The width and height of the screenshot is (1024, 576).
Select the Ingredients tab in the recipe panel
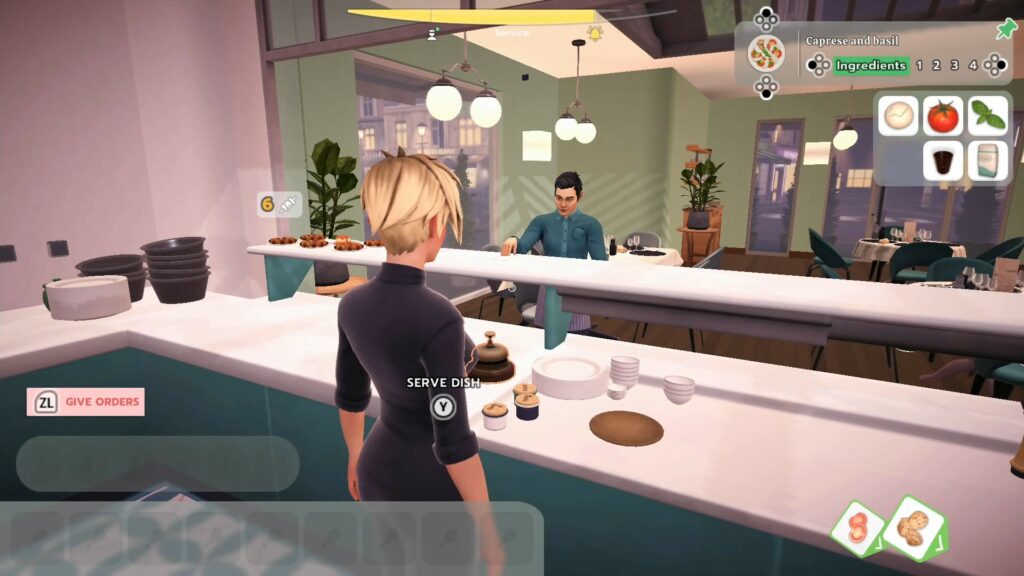(x=870, y=66)
